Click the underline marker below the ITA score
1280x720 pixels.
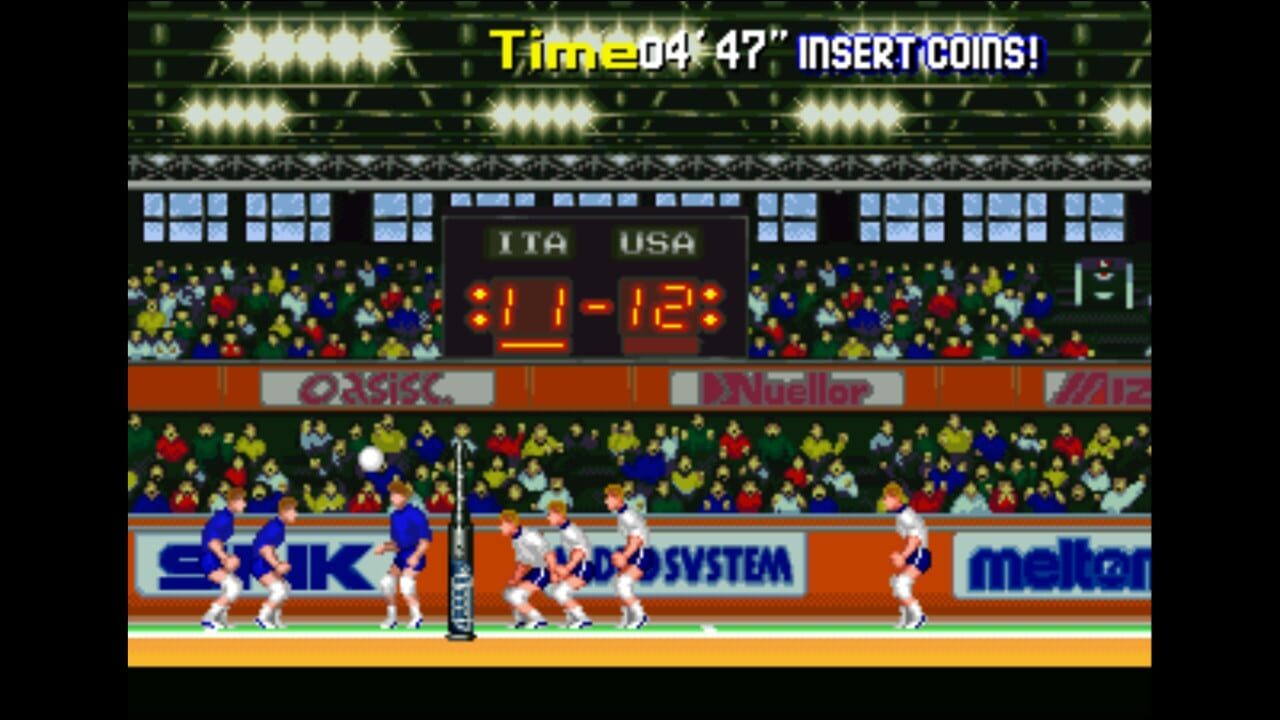[x=534, y=343]
